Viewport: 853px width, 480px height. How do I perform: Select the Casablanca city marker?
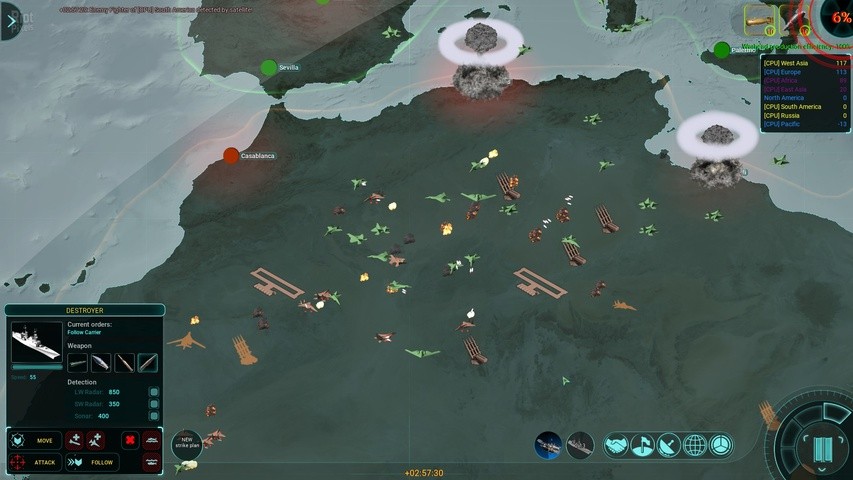tap(231, 156)
